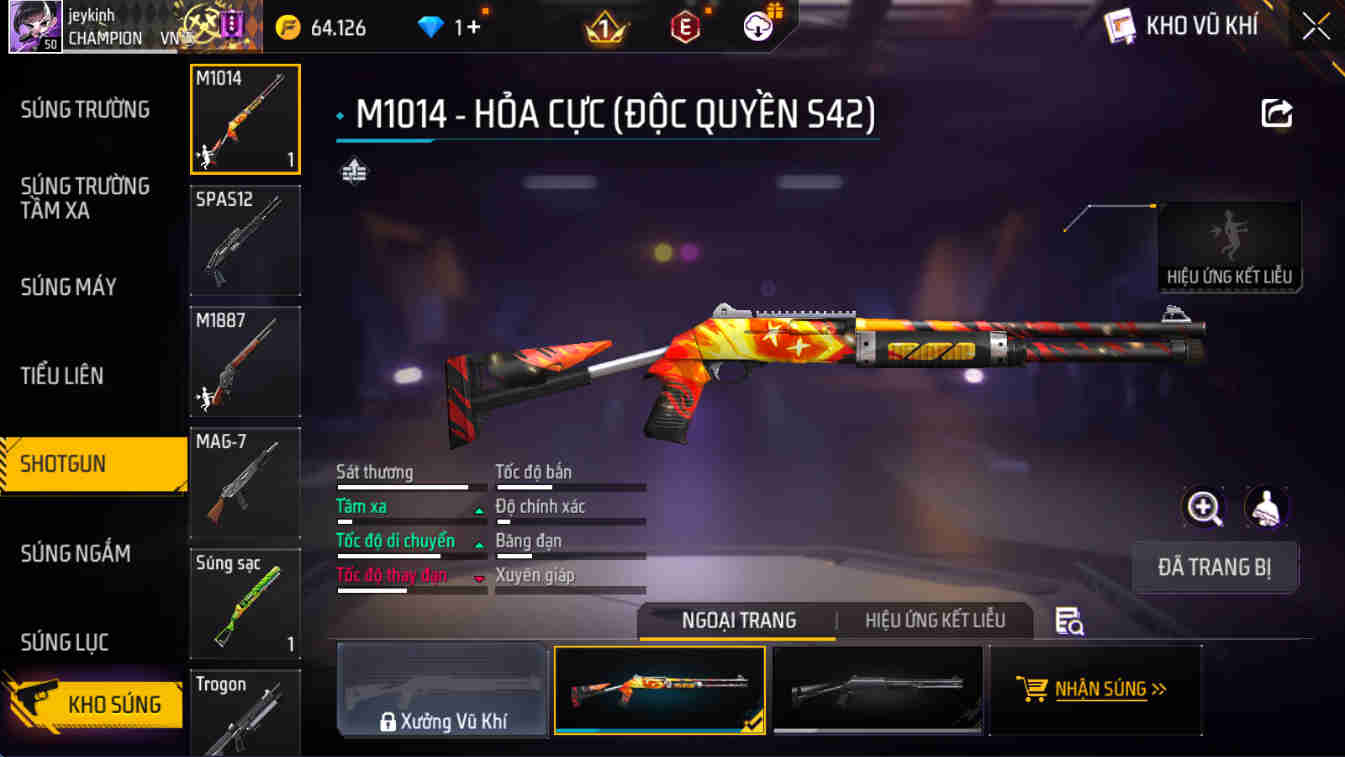Open the gift download icon in top bar
Viewport: 1345px width, 757px height.
[758, 26]
